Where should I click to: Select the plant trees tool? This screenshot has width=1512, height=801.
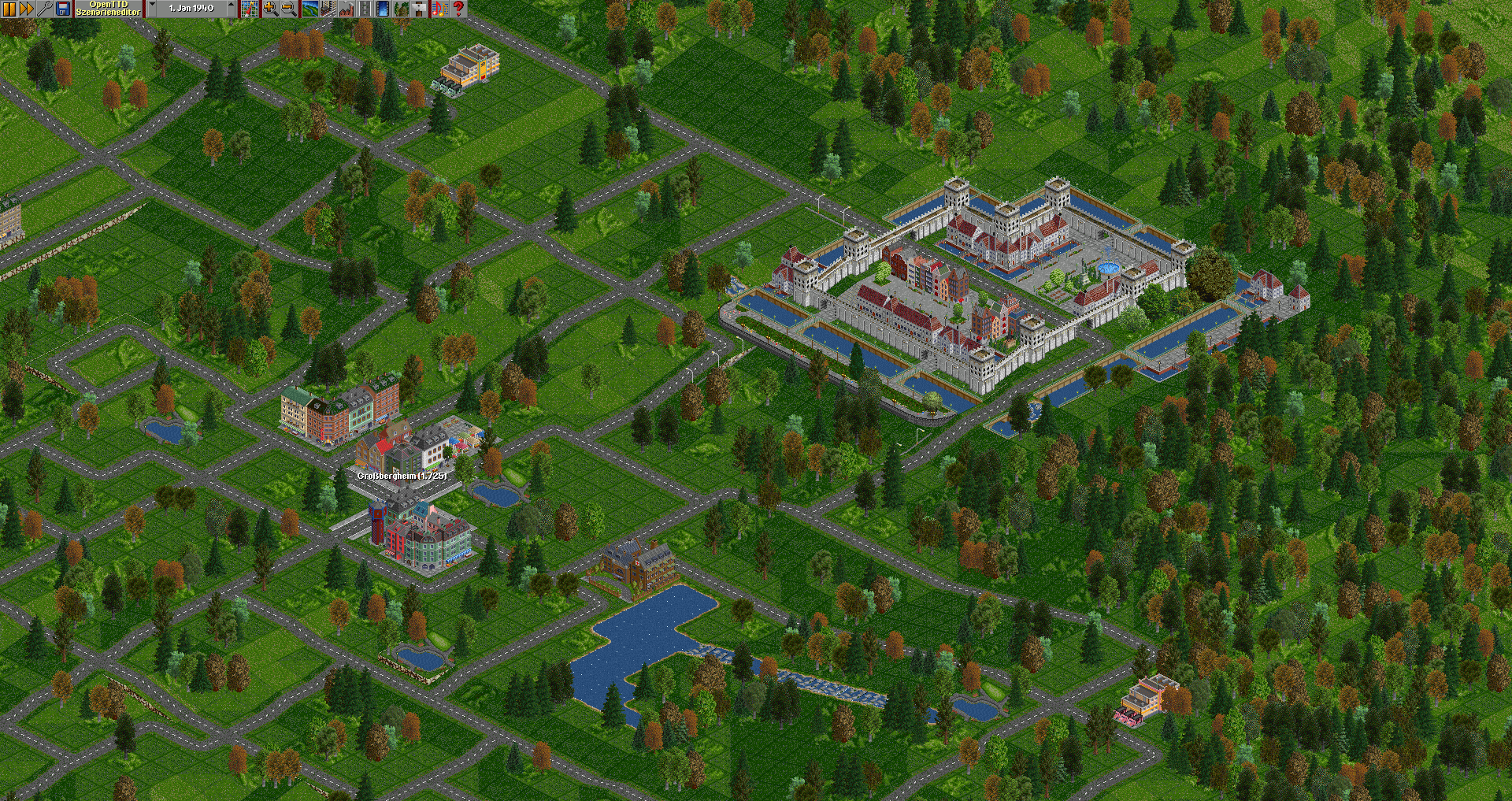point(402,9)
